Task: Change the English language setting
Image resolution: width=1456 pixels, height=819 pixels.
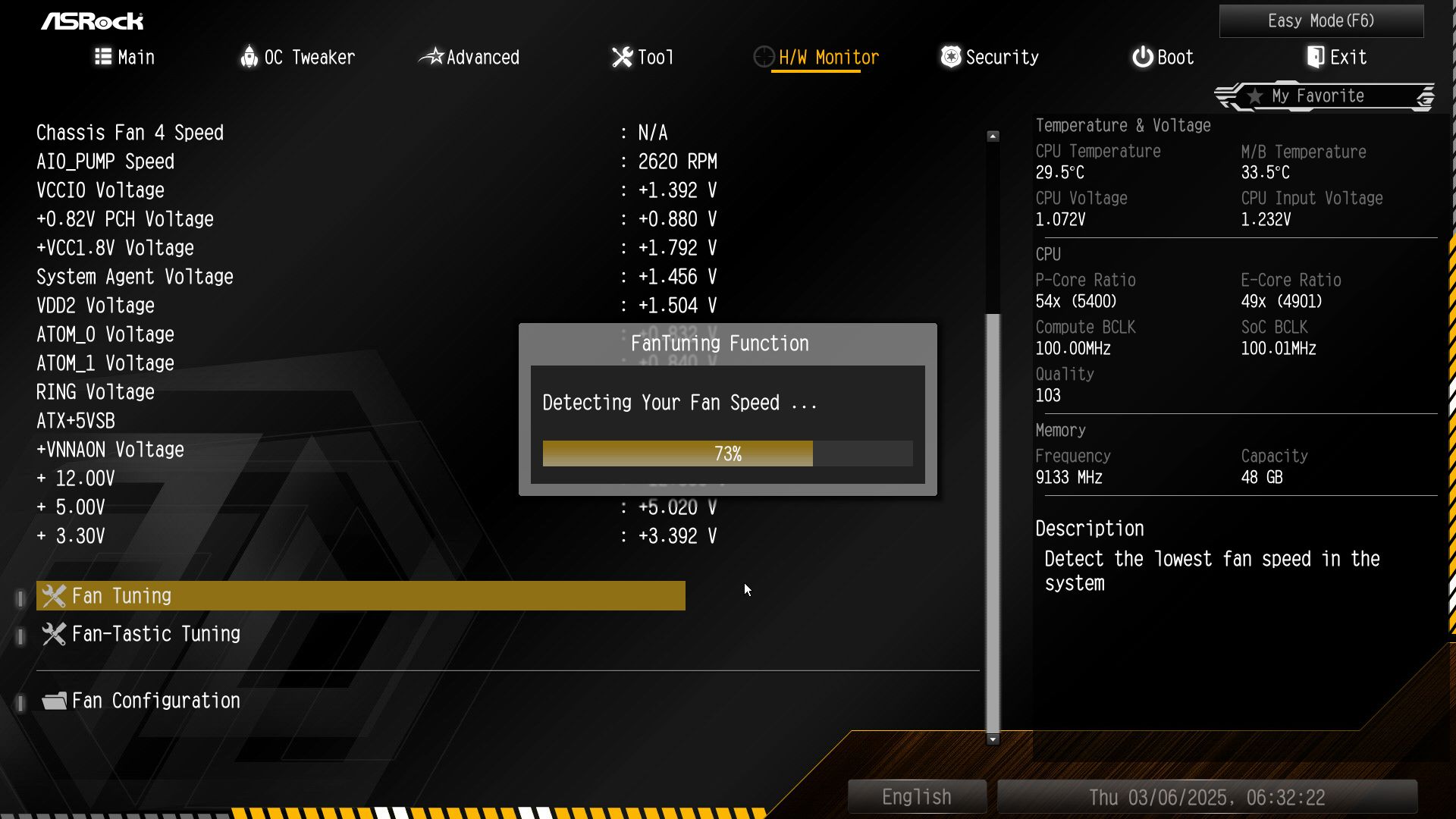Action: coord(917,797)
